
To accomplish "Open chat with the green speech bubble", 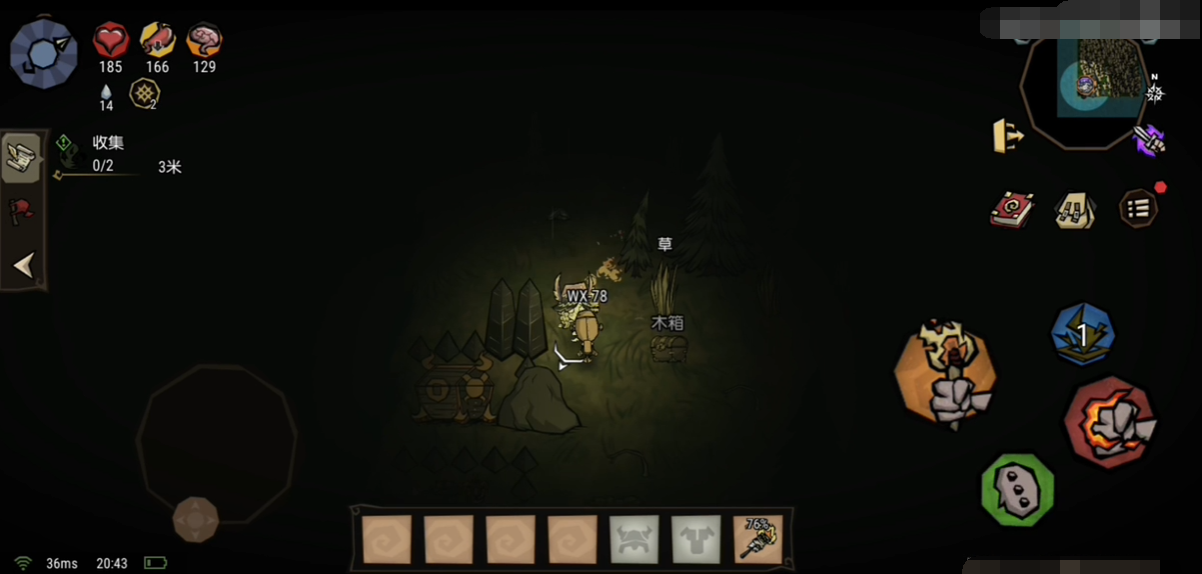I will click(1017, 489).
